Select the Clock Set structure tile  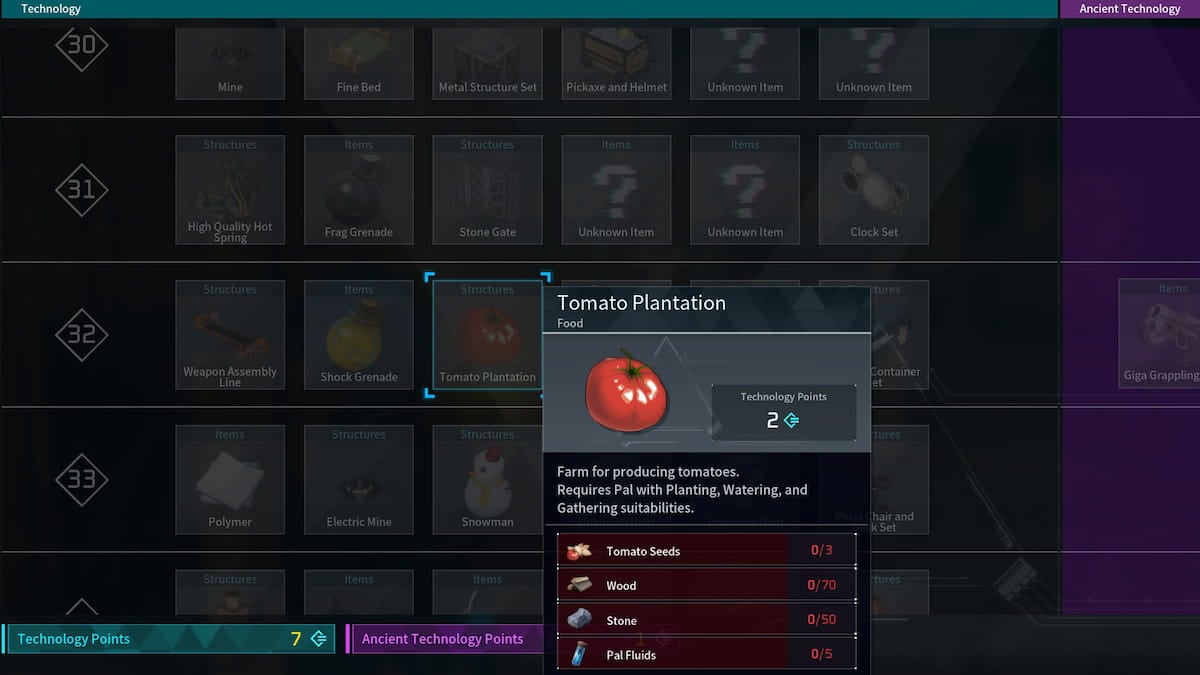click(874, 190)
